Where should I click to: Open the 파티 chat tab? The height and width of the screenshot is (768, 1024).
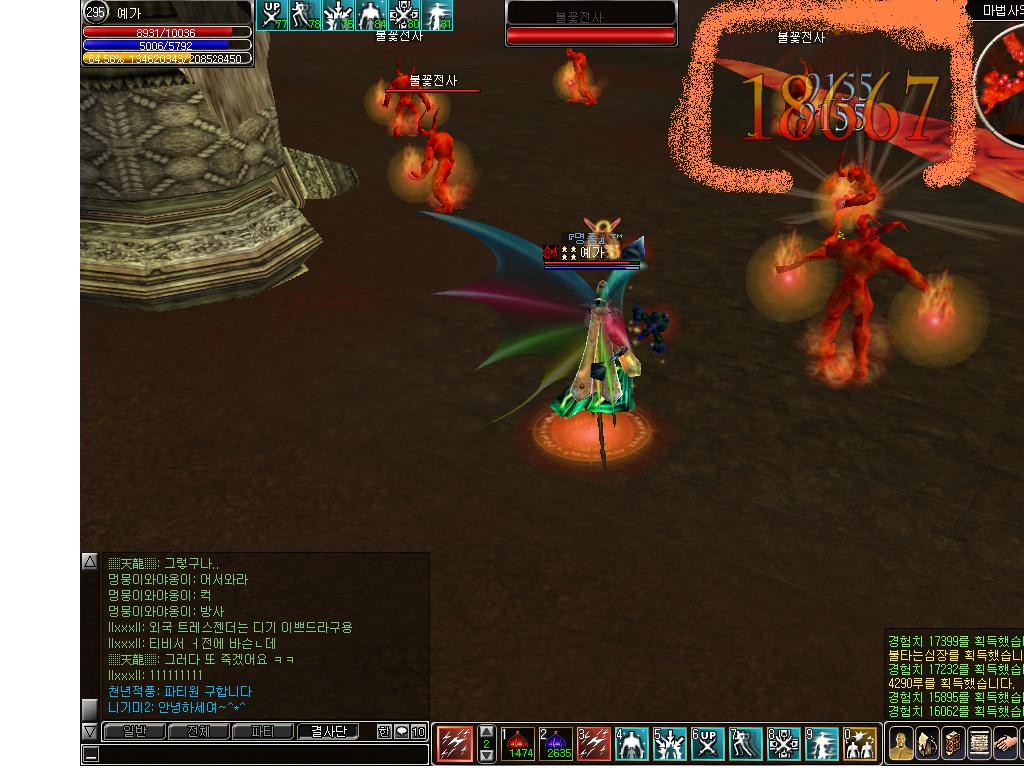263,731
